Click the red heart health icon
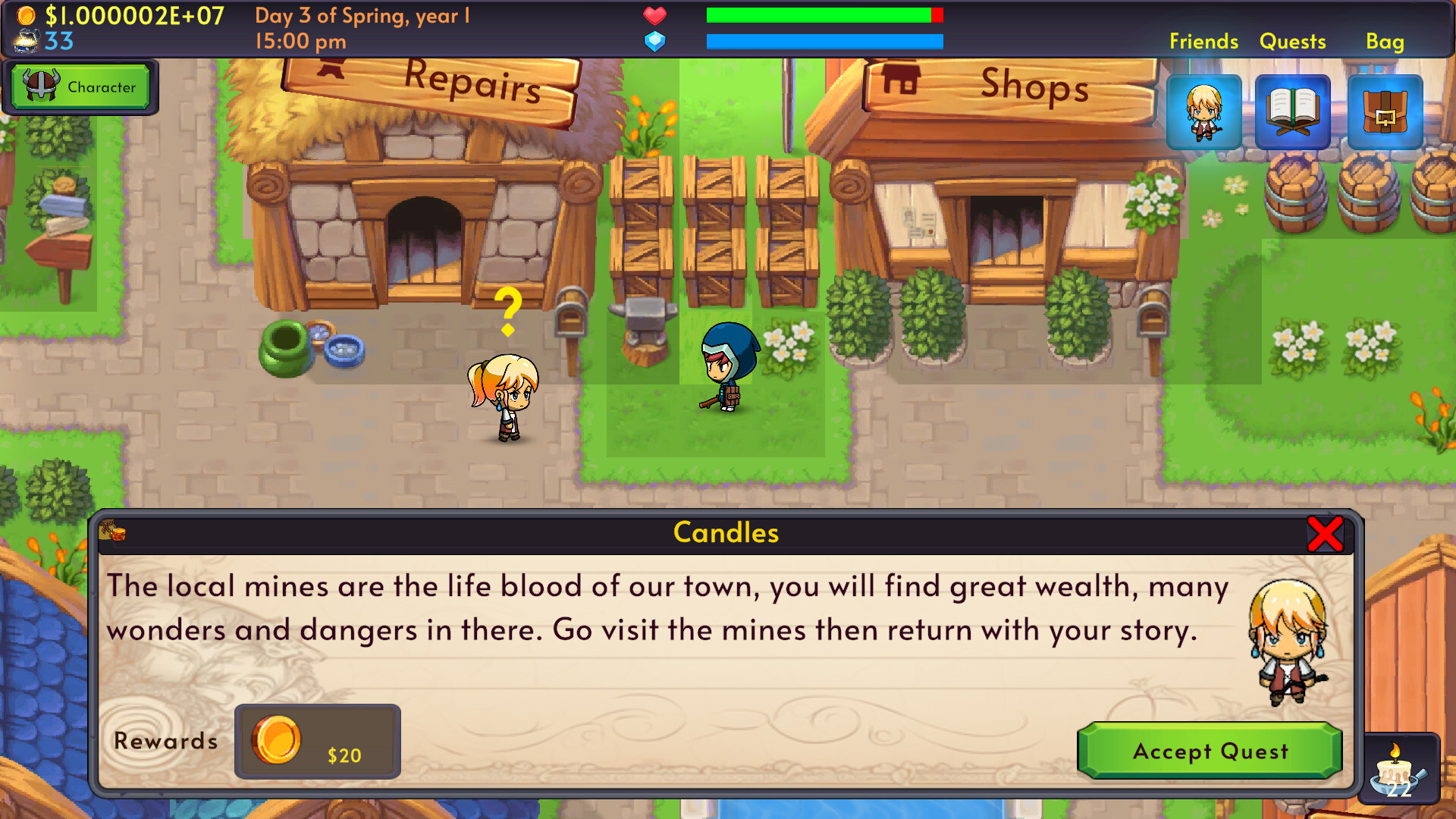Screen dimensions: 1456x819 (654, 14)
